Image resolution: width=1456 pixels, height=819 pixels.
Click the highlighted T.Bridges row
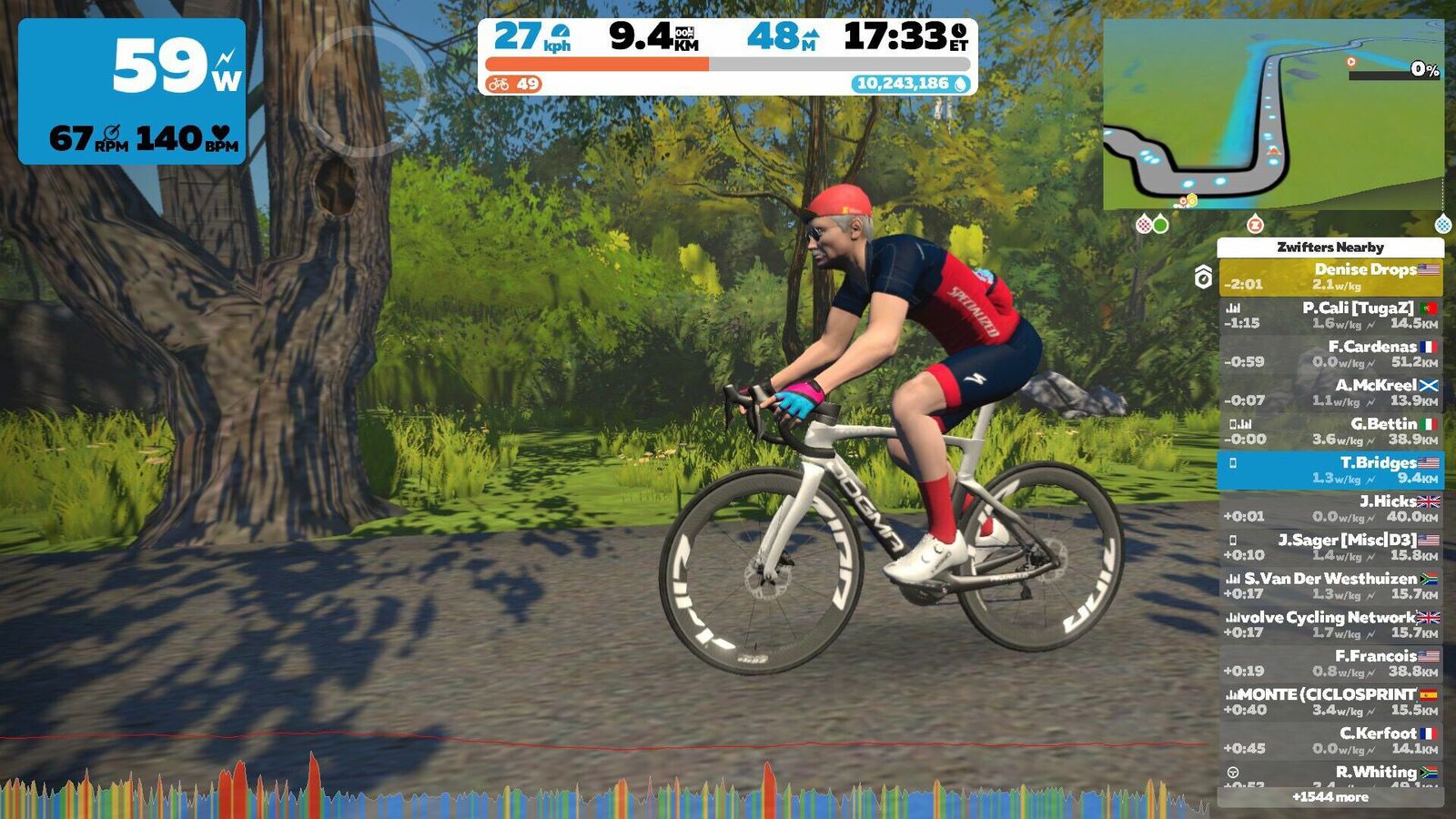[1330, 470]
